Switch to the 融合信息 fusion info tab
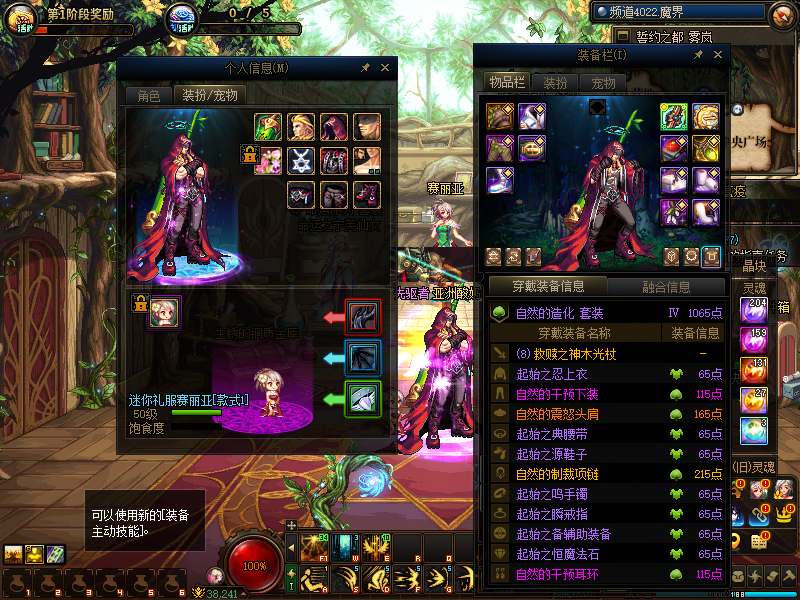Screen dimensions: 800x600 (x=665, y=287)
